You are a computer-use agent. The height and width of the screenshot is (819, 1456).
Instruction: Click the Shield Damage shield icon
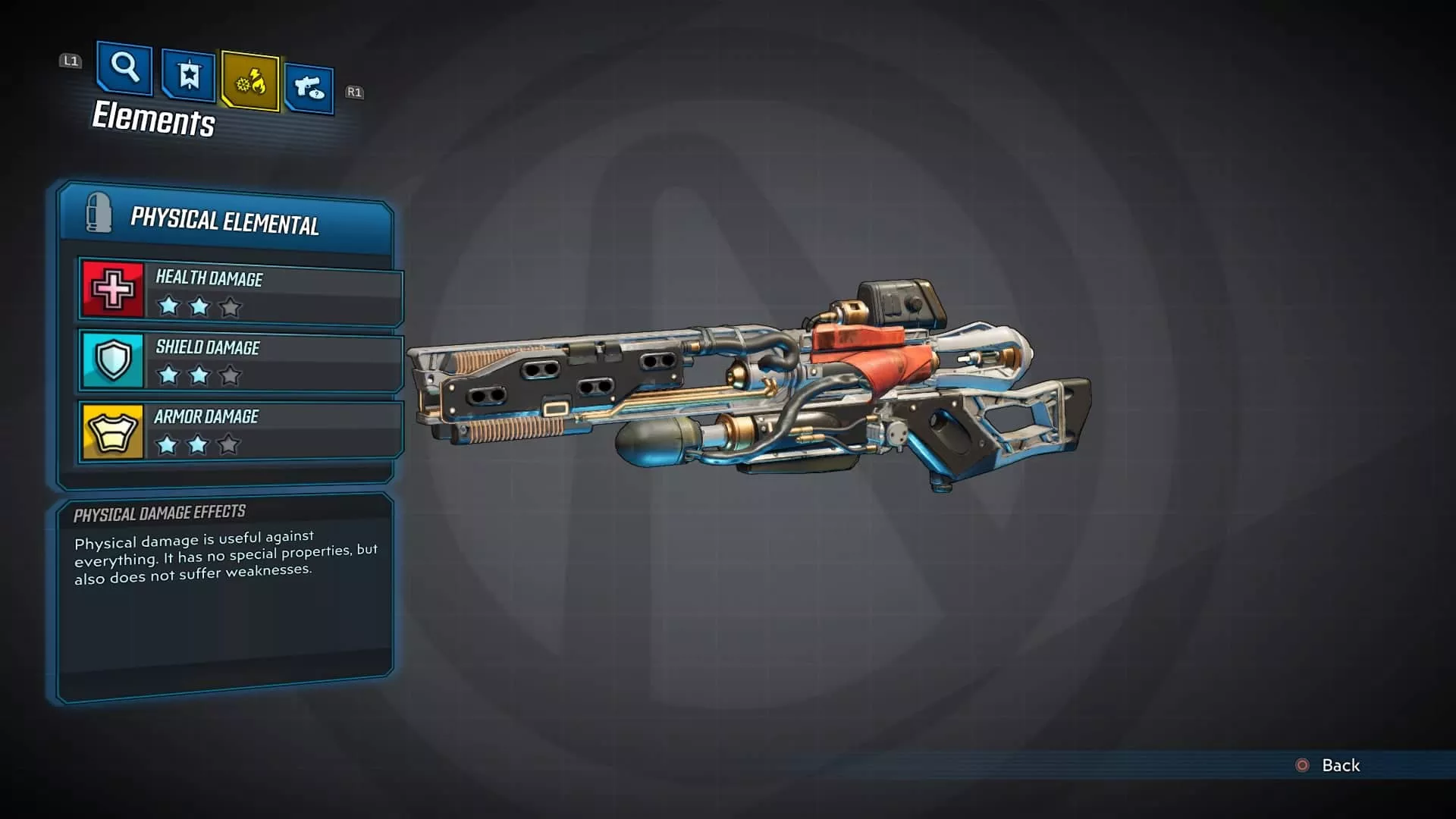(x=112, y=358)
